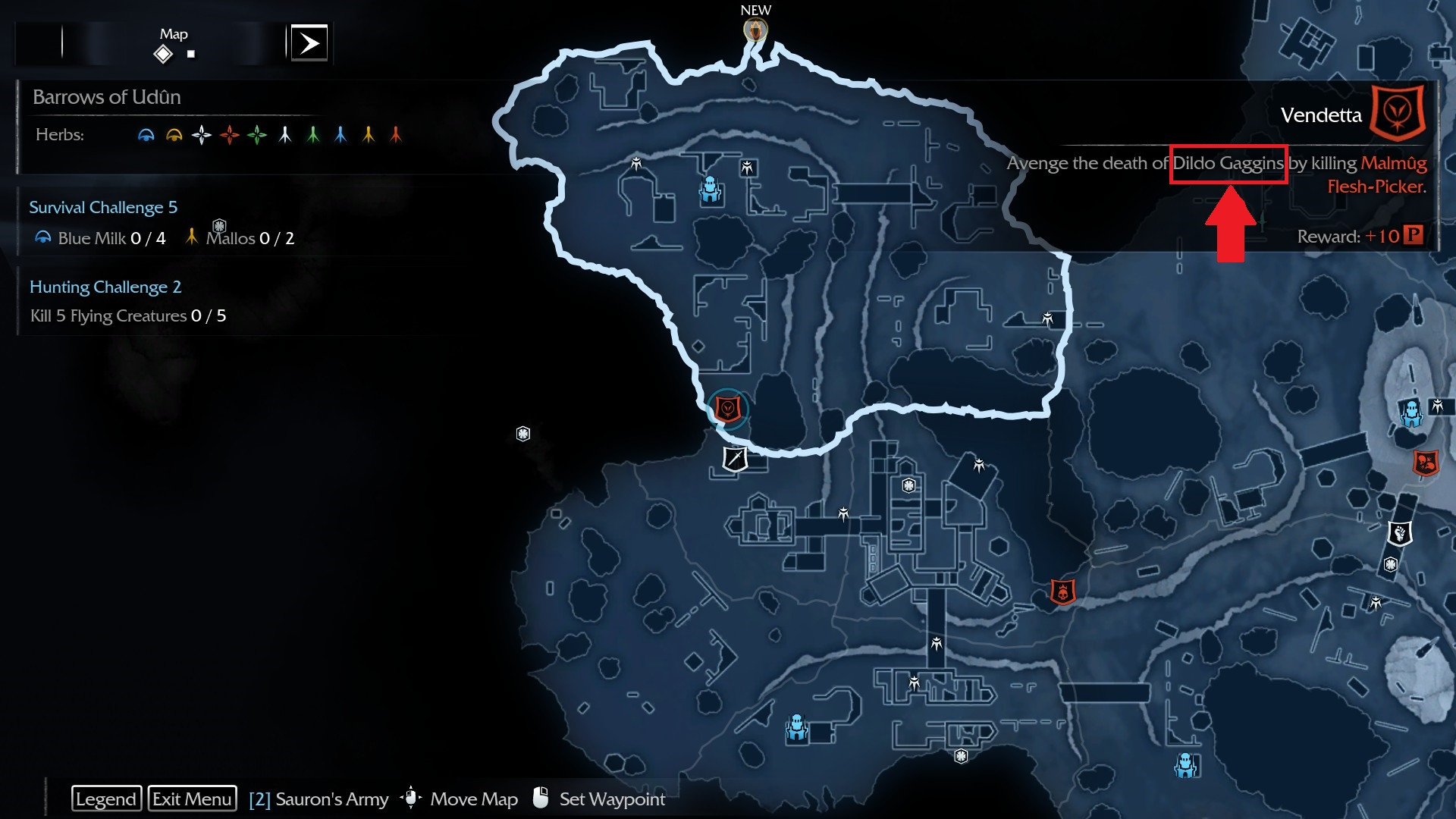Select the NEW marker at the map's top
Viewport: 1456px width, 819px height.
[755, 30]
